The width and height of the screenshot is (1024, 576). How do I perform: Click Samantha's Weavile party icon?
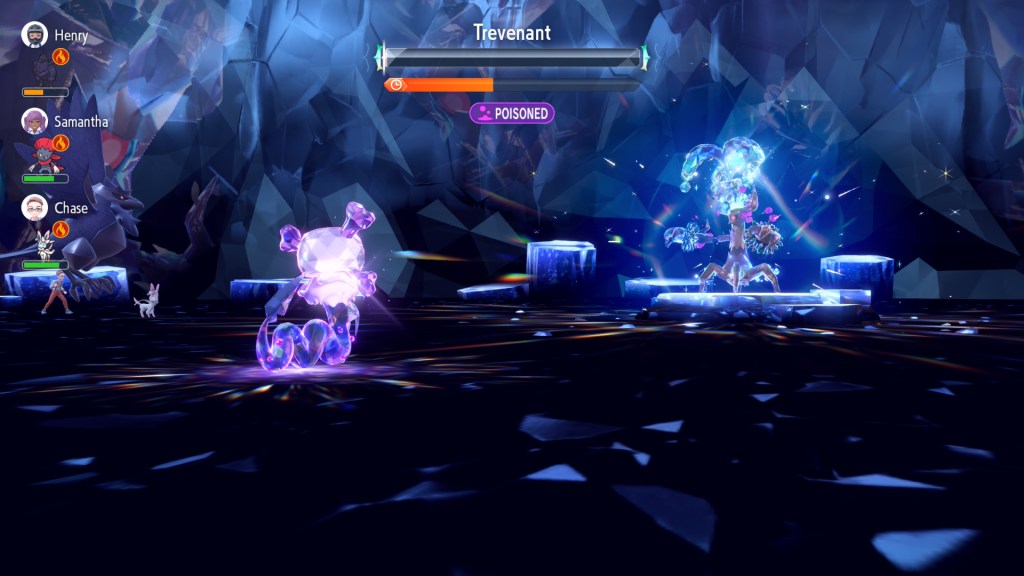pos(40,155)
